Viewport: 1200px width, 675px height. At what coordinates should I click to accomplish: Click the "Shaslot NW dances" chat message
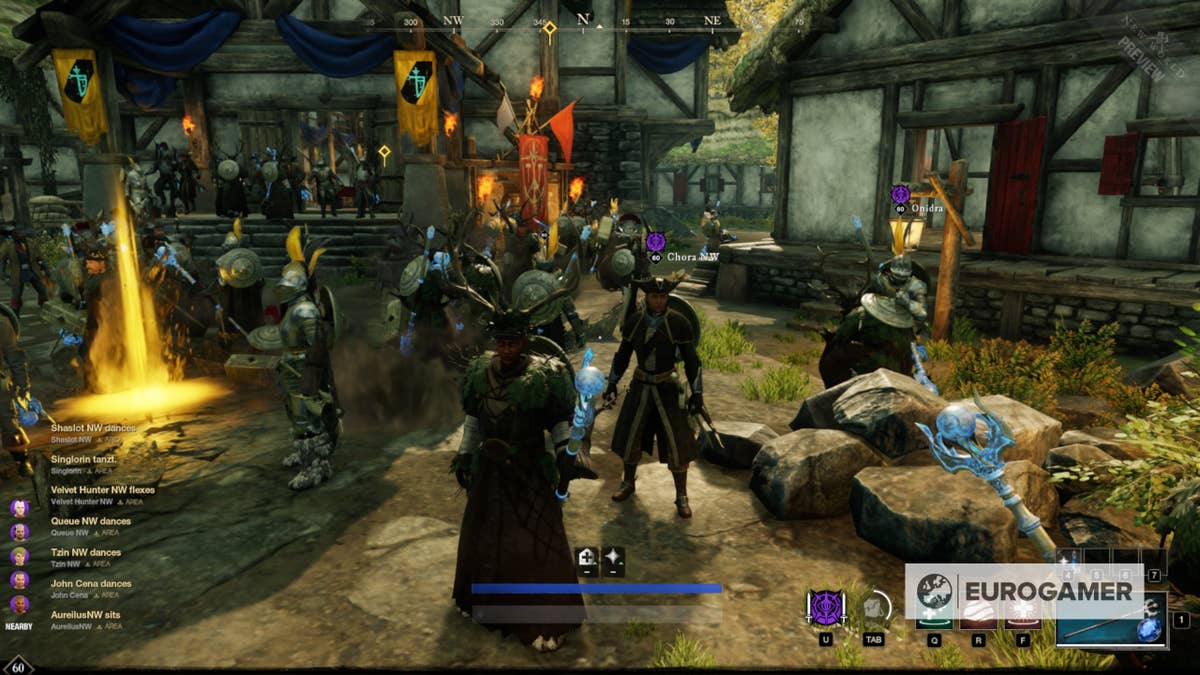click(x=93, y=428)
